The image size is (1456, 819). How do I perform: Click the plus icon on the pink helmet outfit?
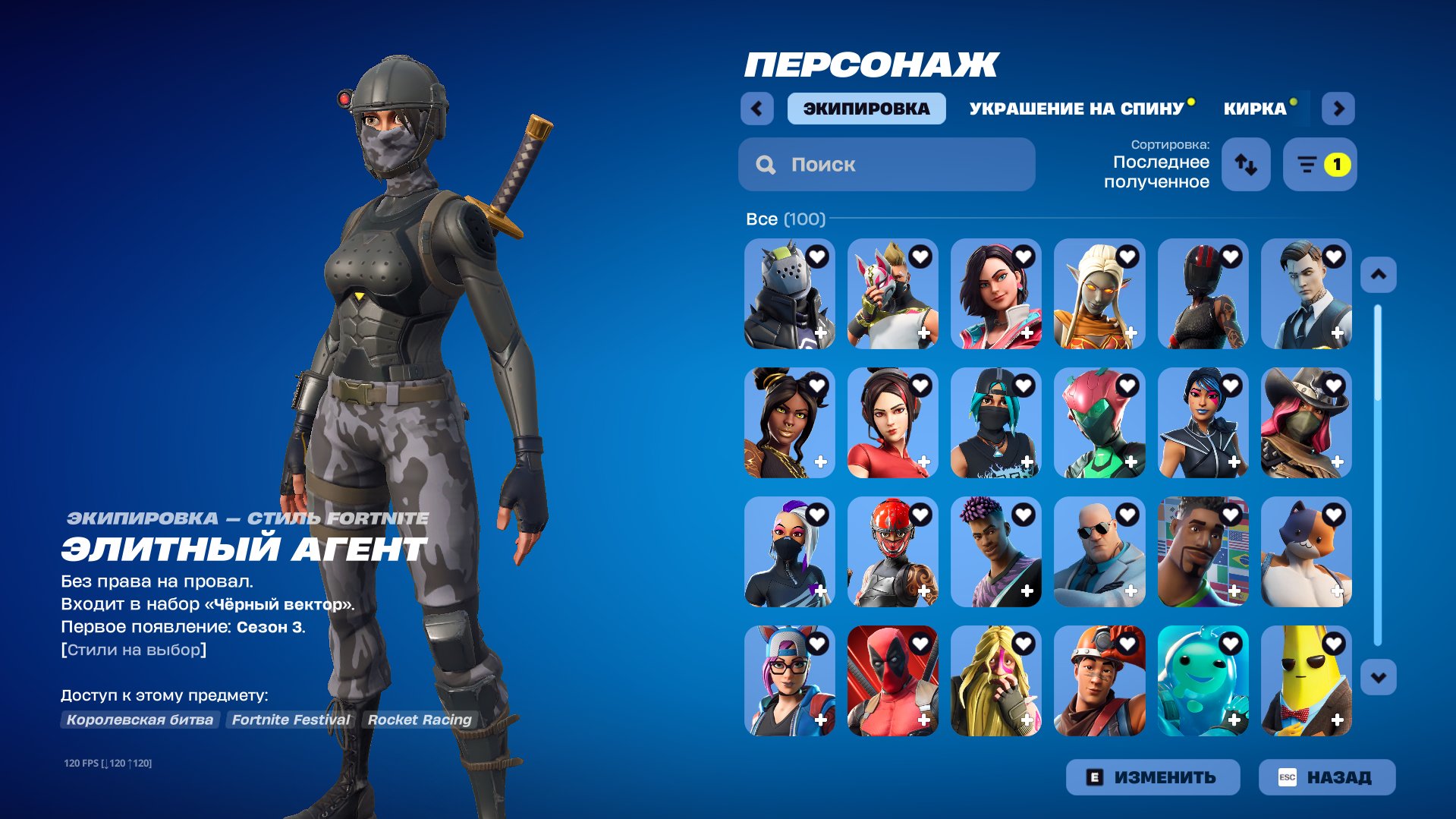point(1131,460)
